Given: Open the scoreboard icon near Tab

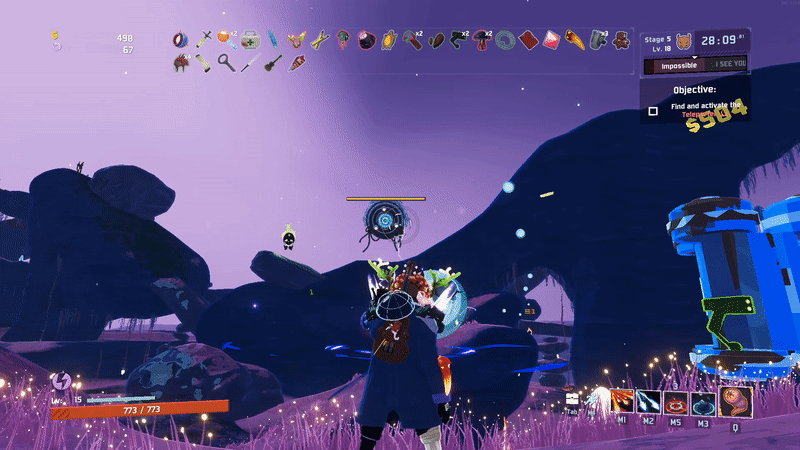Looking at the screenshot, I should pyautogui.click(x=572, y=398).
